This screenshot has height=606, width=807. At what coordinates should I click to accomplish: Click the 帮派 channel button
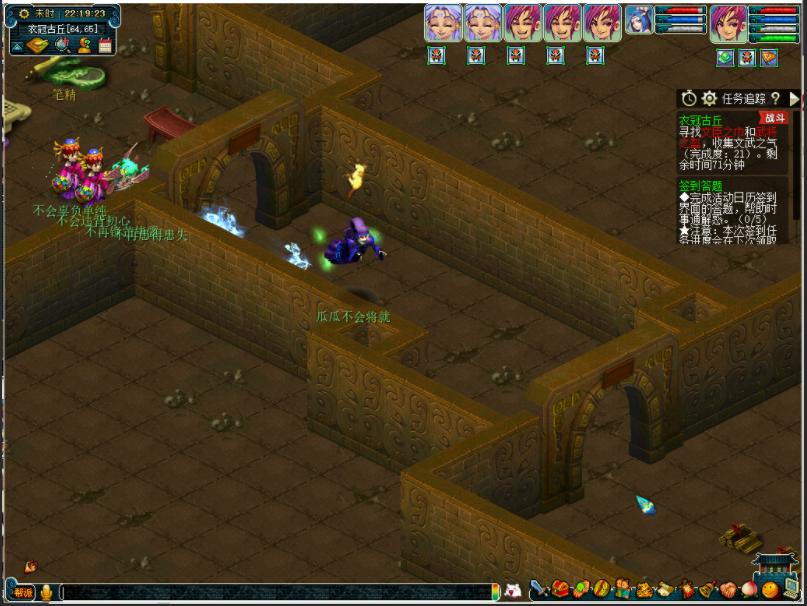(22, 592)
